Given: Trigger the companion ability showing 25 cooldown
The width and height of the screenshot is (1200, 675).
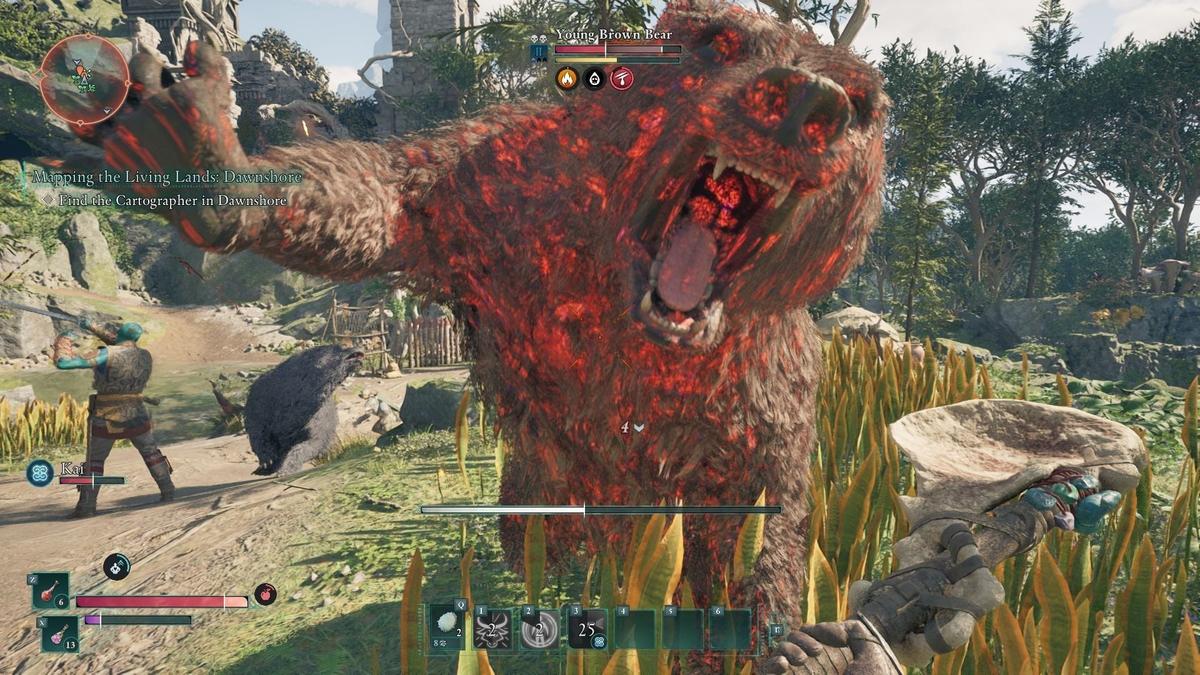Looking at the screenshot, I should coord(588,629).
